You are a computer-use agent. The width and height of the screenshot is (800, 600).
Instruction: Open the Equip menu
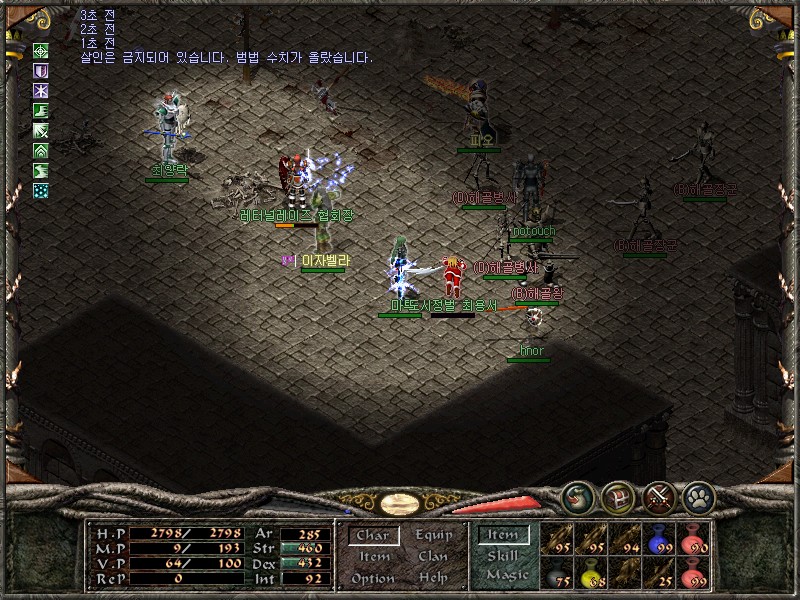pyautogui.click(x=433, y=535)
